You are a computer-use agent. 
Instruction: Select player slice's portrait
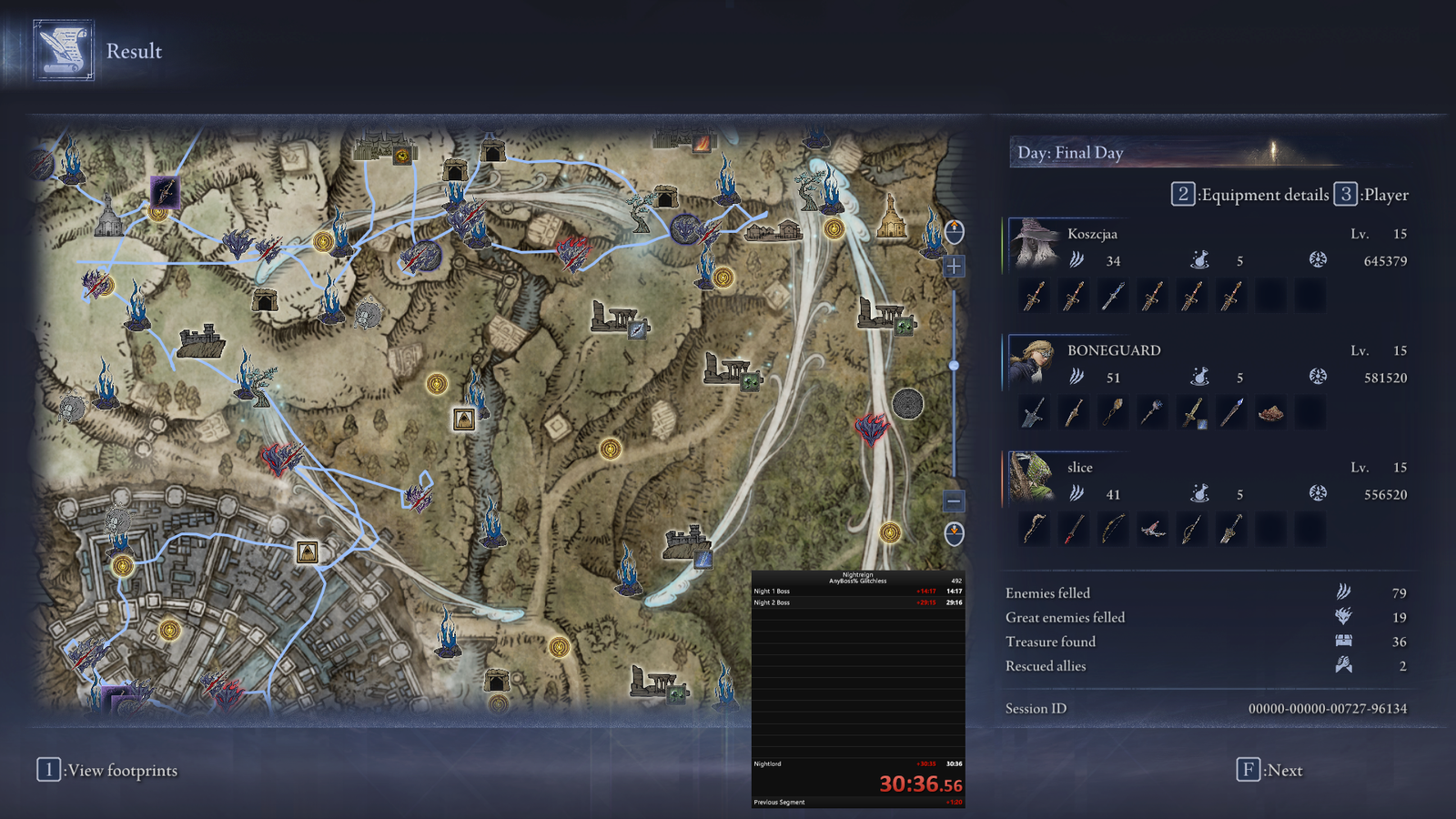pos(1034,478)
